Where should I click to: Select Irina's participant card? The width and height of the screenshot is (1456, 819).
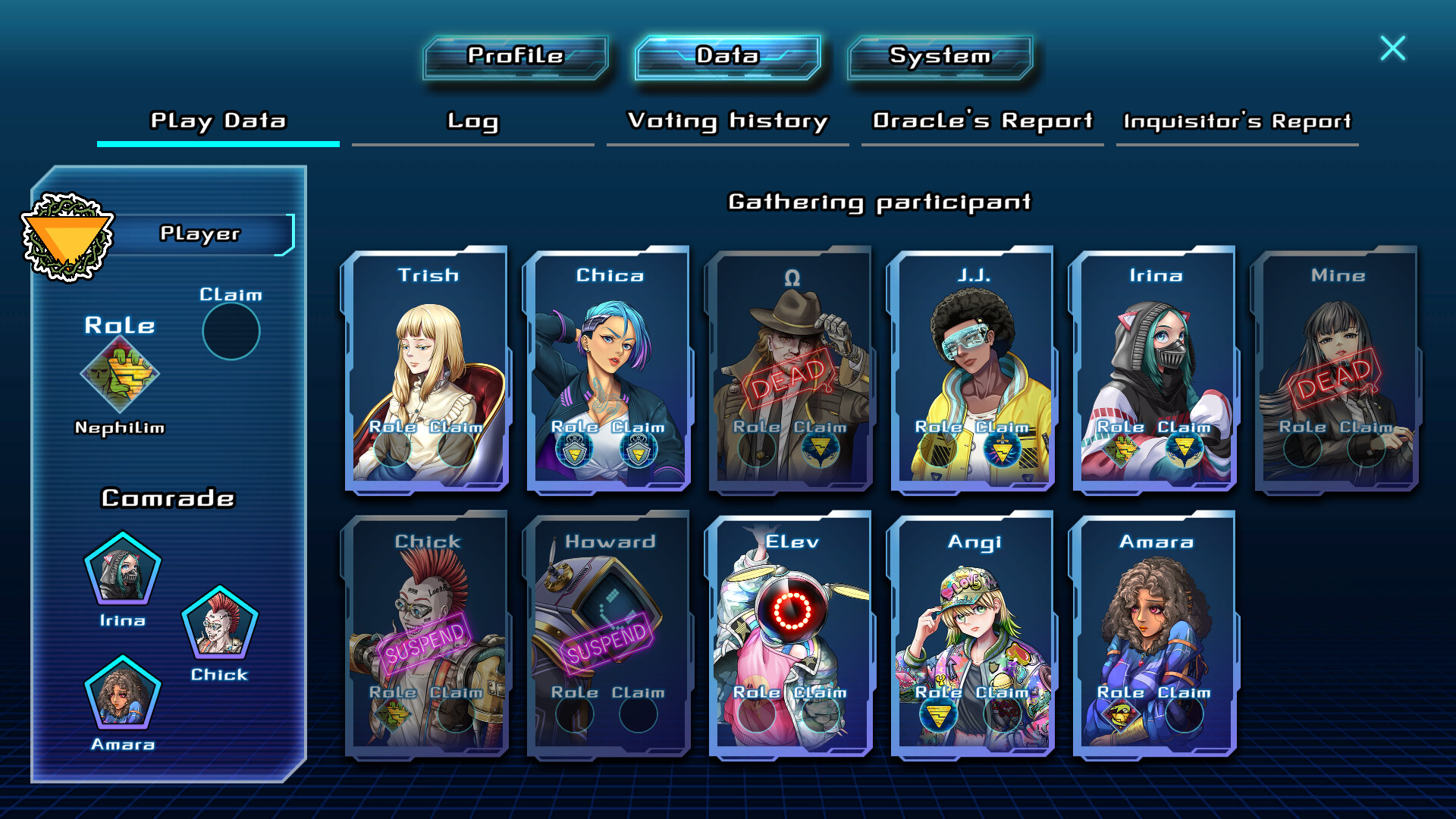[x=1155, y=368]
